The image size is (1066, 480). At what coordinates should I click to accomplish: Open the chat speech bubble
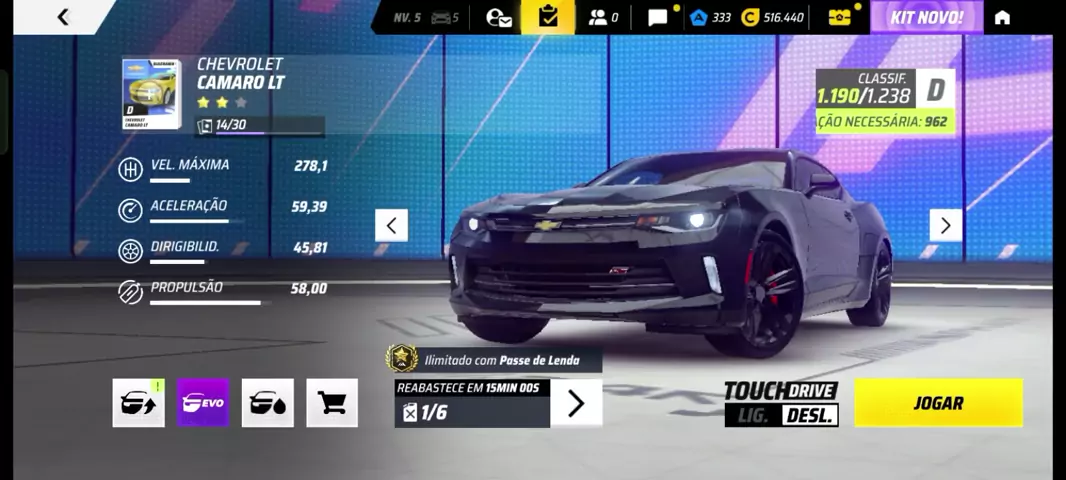pos(658,17)
